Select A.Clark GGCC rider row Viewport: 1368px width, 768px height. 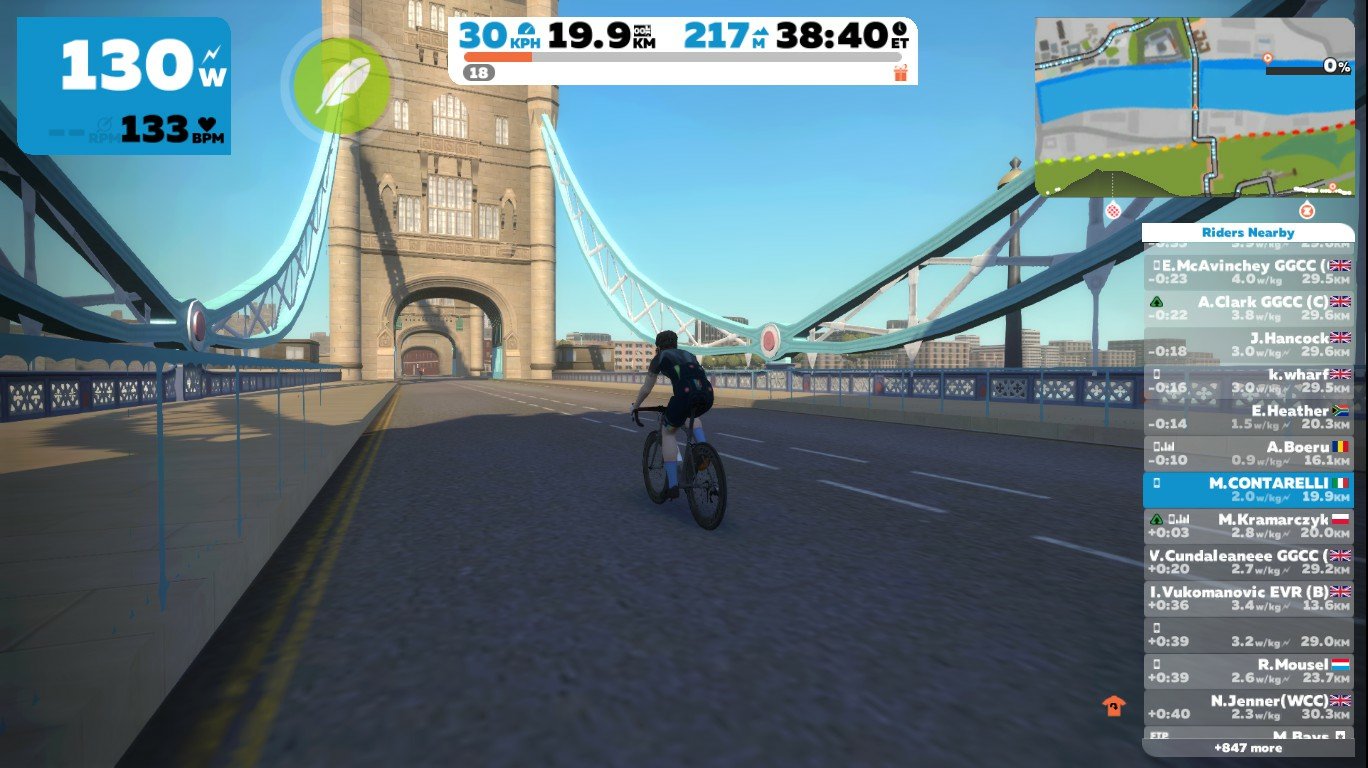pos(1248,307)
